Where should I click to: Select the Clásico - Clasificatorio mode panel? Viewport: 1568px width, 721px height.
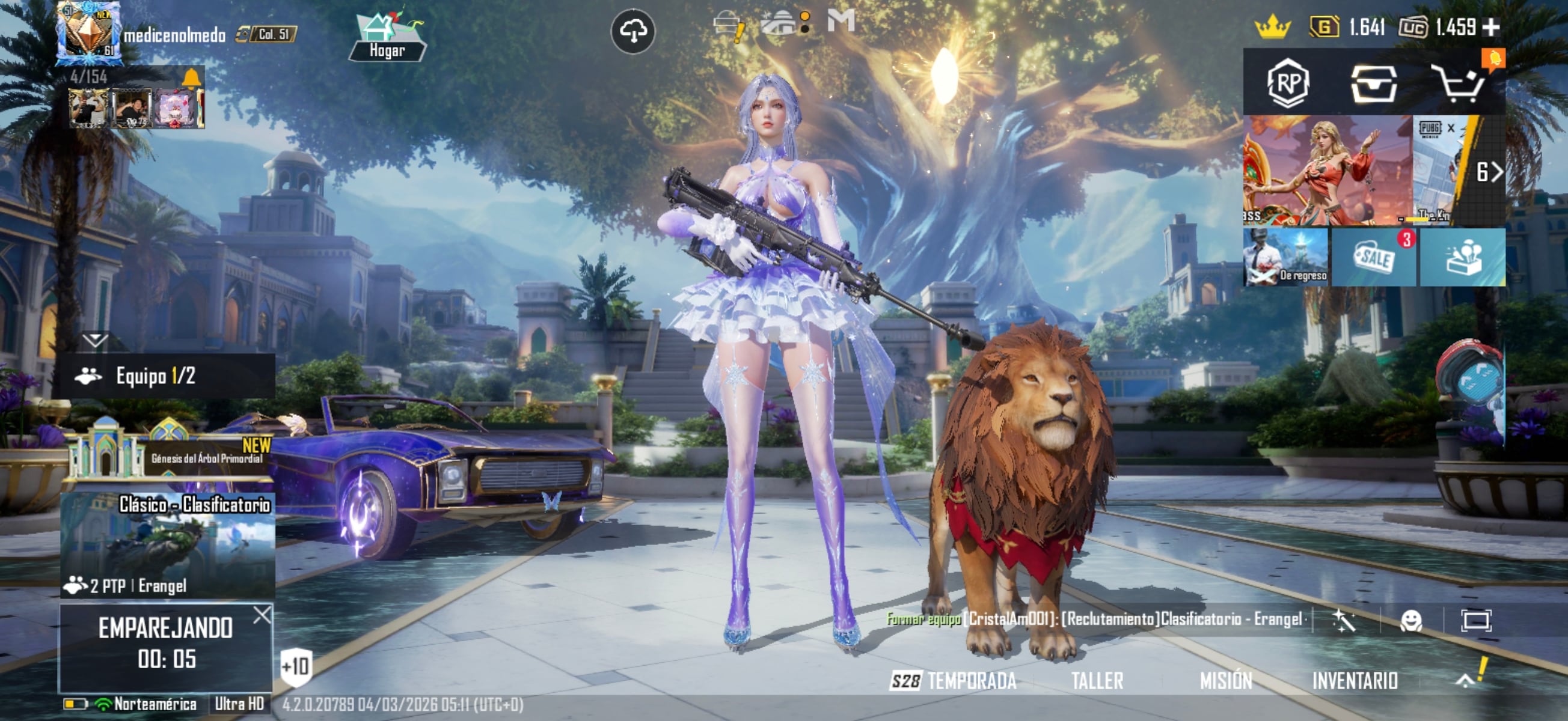tap(167, 545)
